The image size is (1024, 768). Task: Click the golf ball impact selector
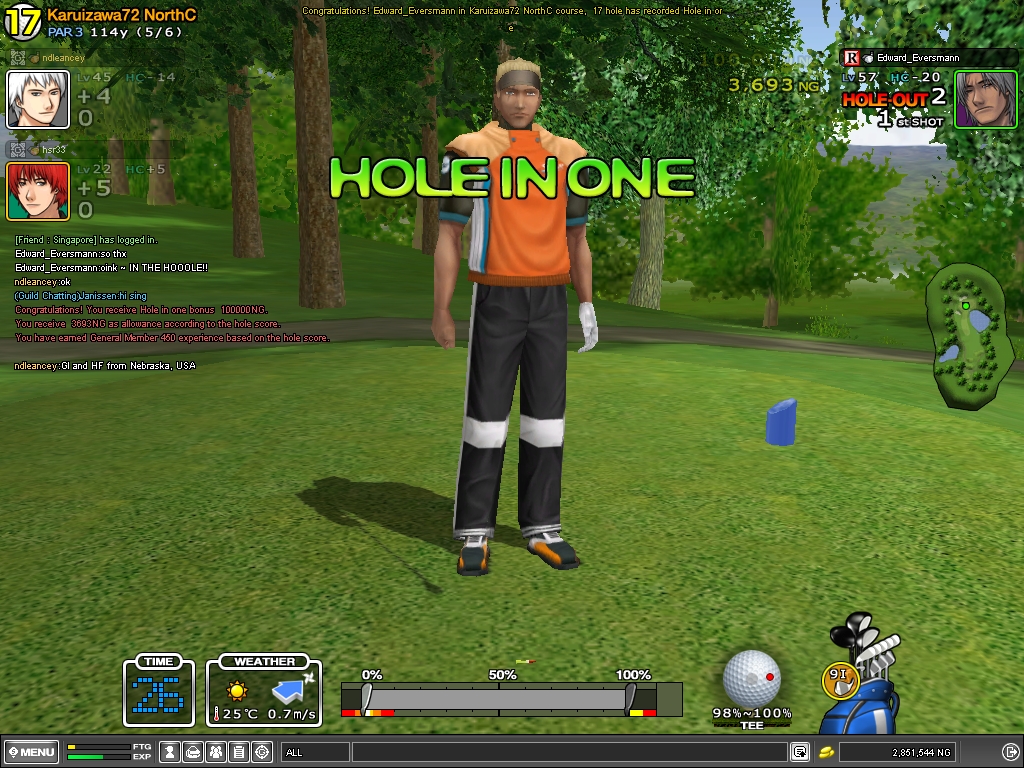[751, 677]
